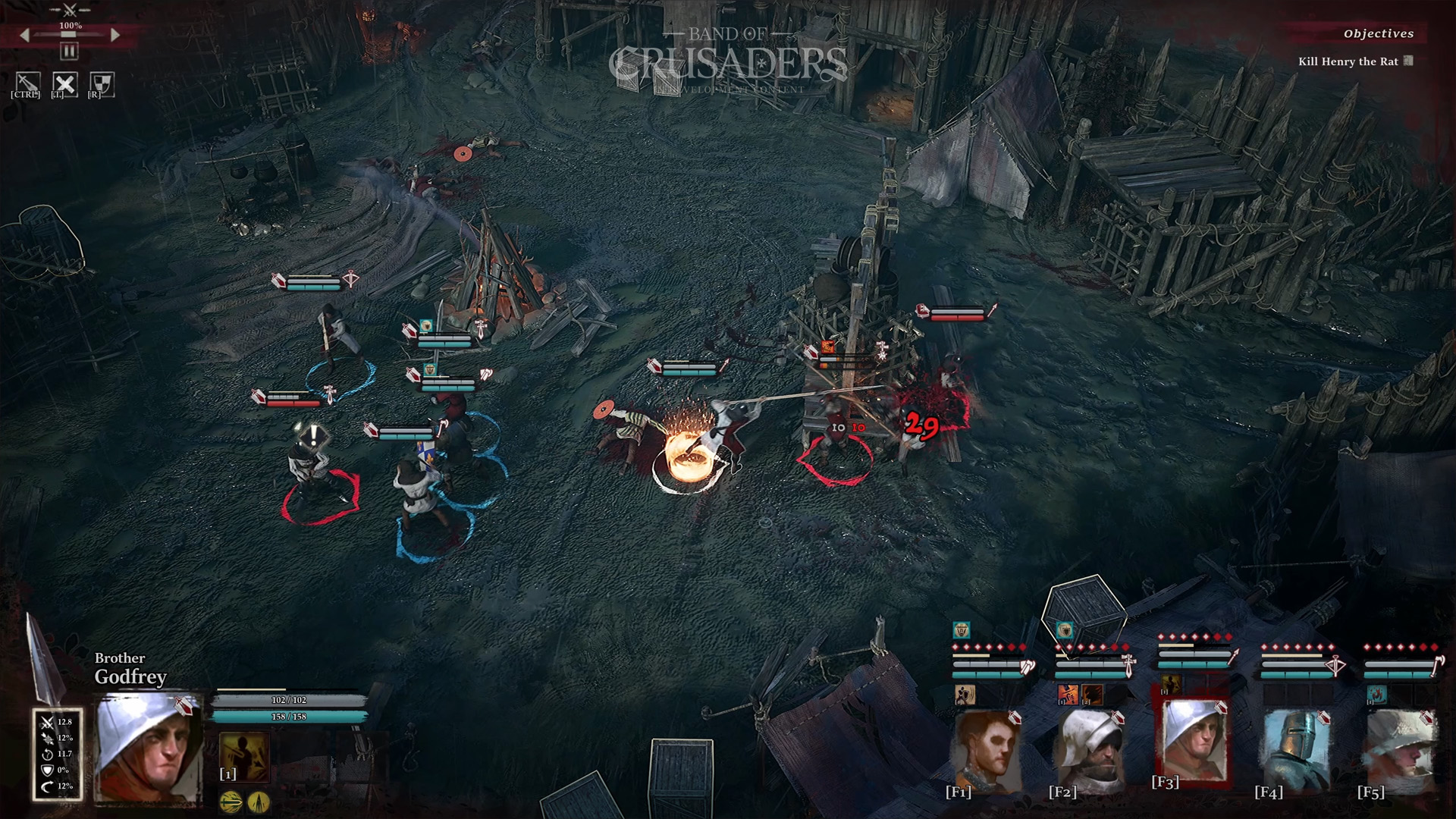1456x819 pixels.
Task: Open the Objectives tracker header
Action: (1378, 33)
